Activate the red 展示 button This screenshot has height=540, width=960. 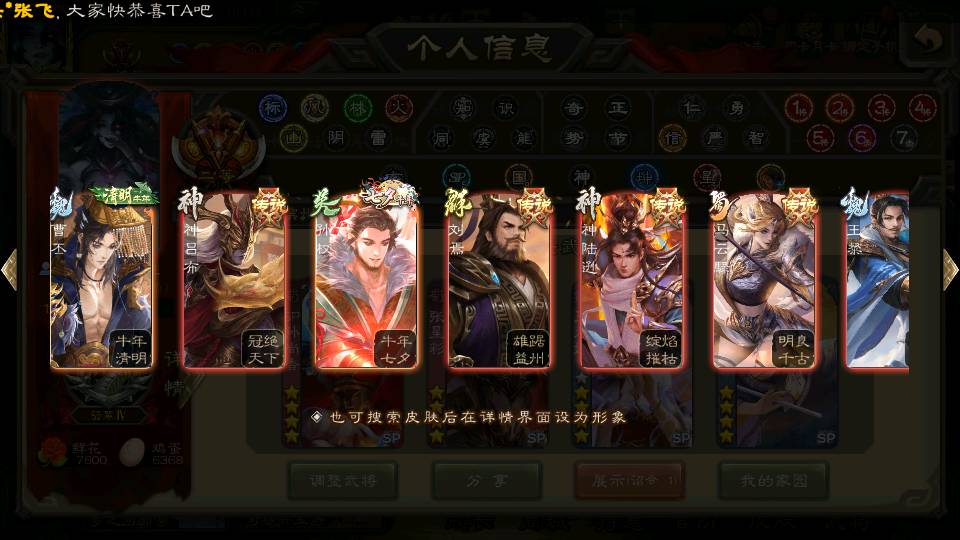630,480
